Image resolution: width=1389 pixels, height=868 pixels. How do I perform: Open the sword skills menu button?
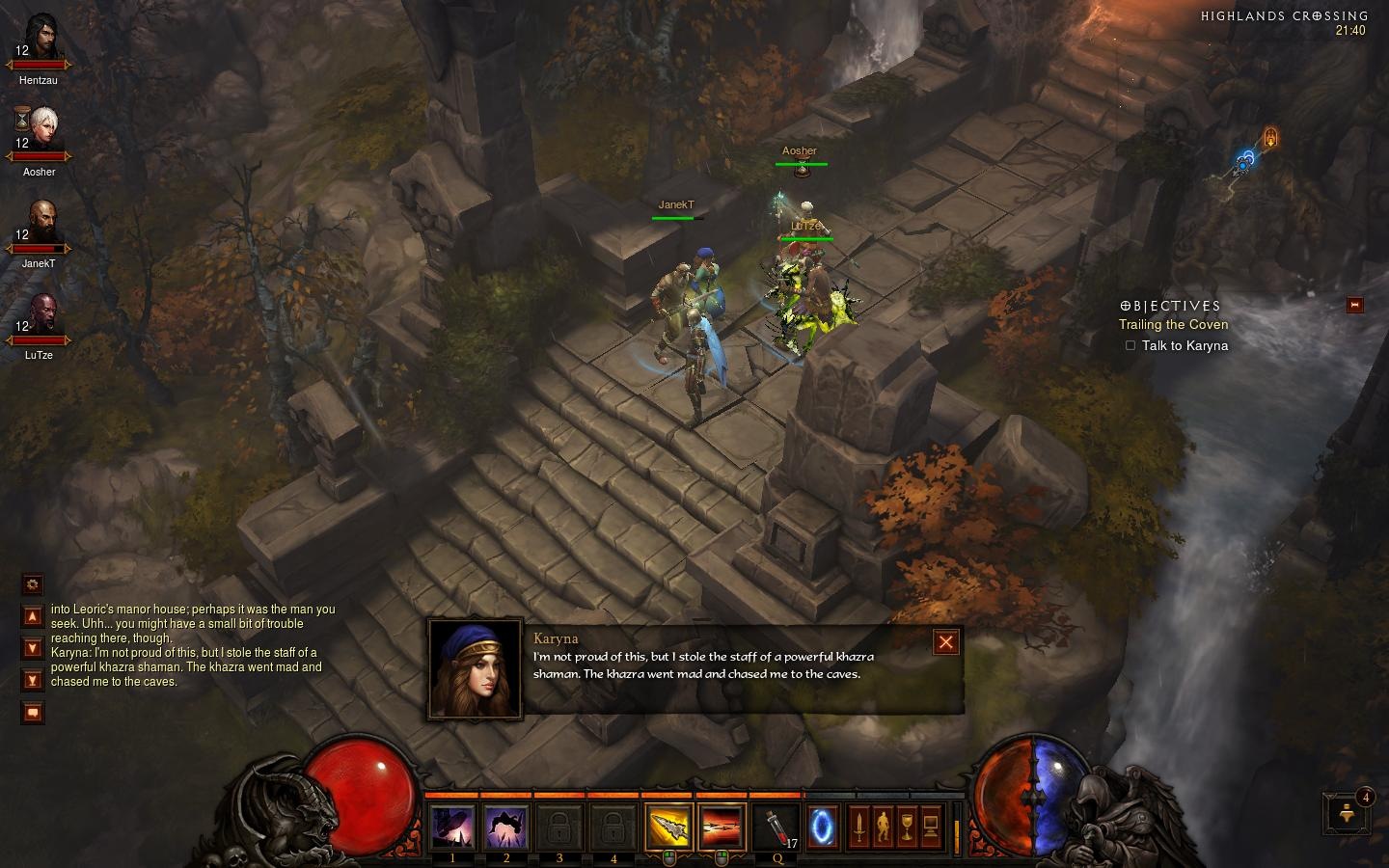coord(859,827)
